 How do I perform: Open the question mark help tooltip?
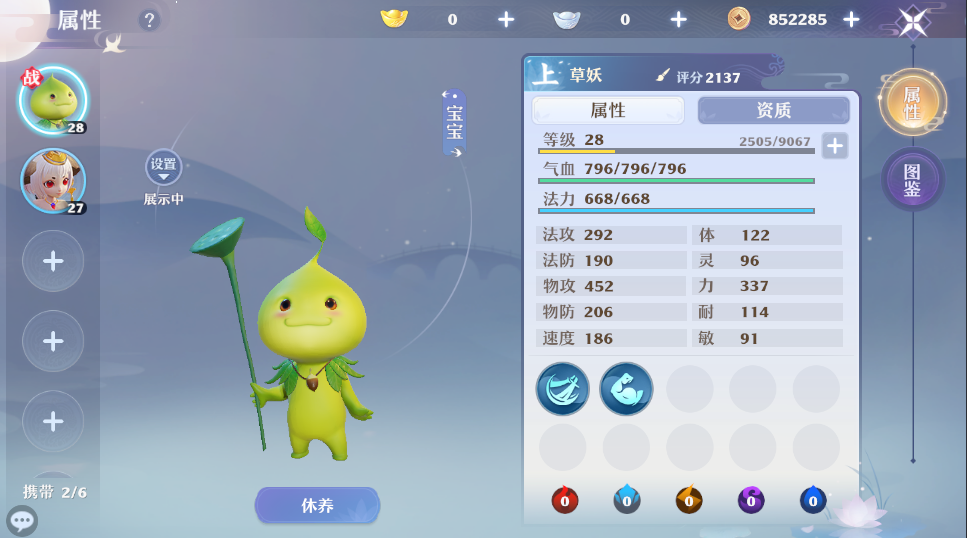(x=149, y=20)
